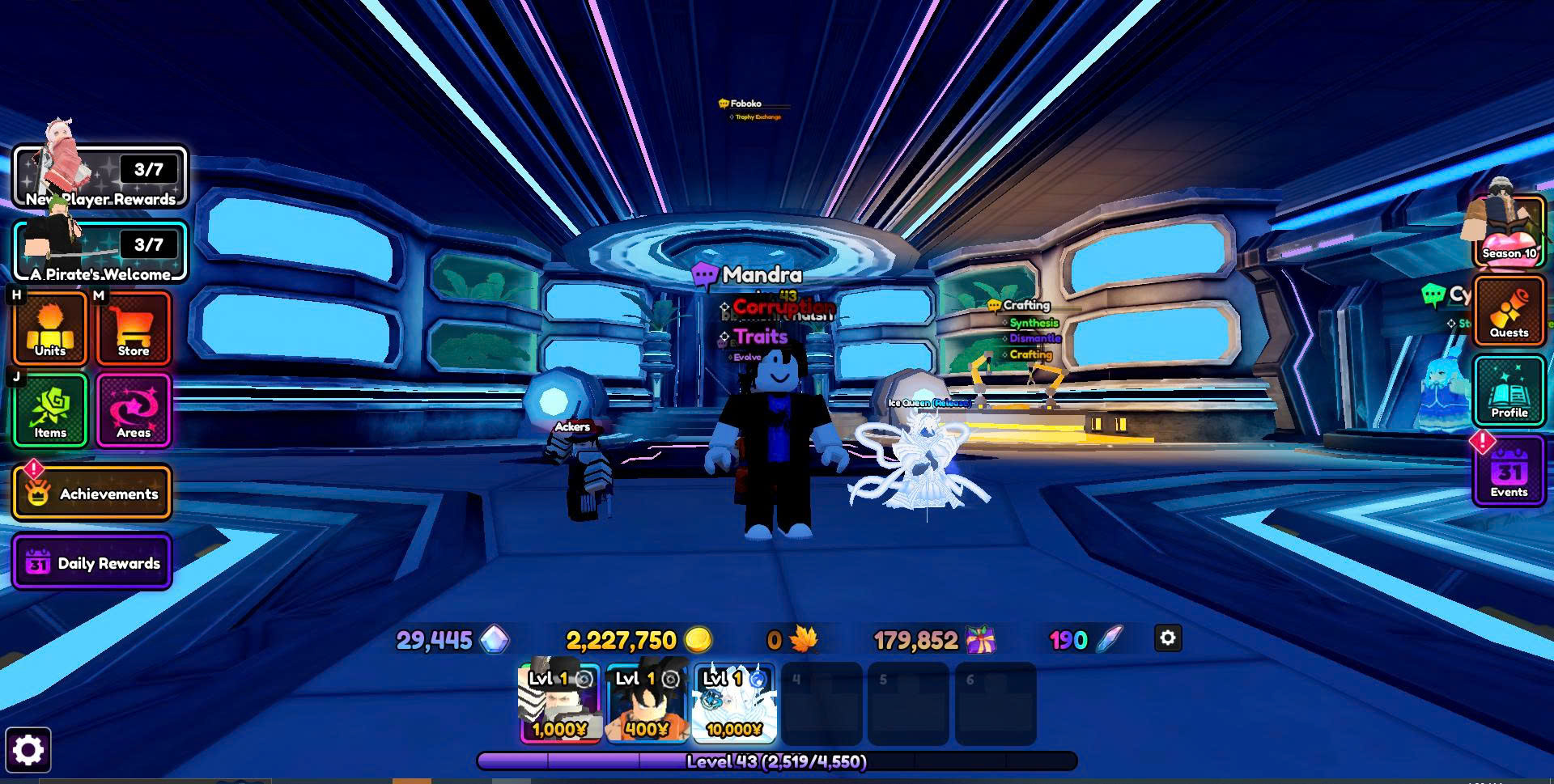Open the Store
The height and width of the screenshot is (784, 1554).
[x=134, y=328]
